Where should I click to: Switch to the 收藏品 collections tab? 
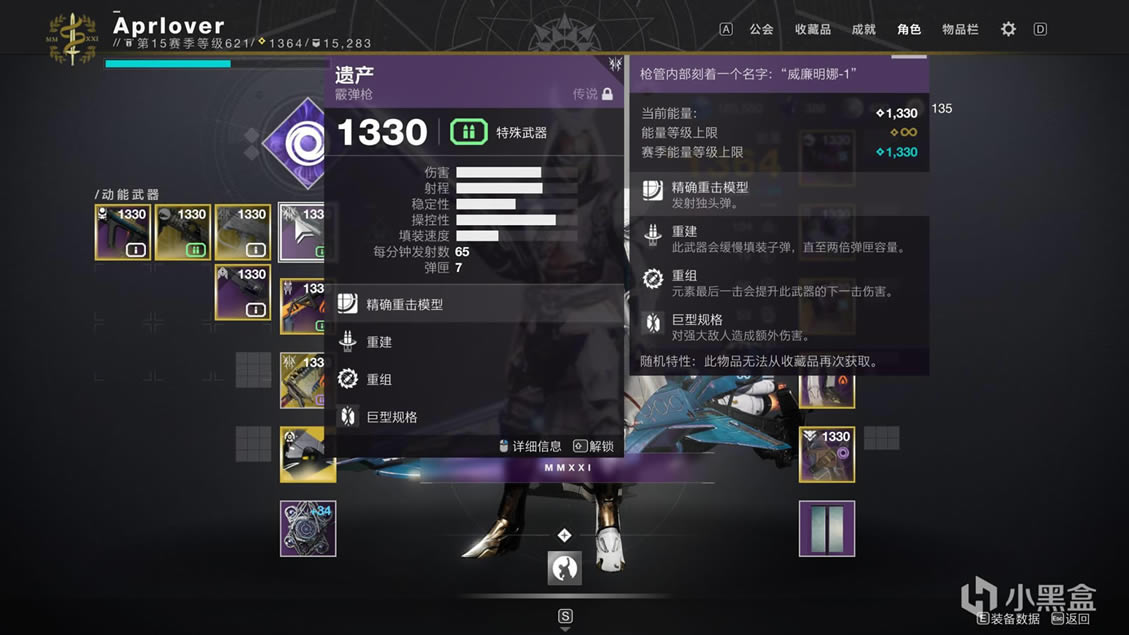click(812, 29)
